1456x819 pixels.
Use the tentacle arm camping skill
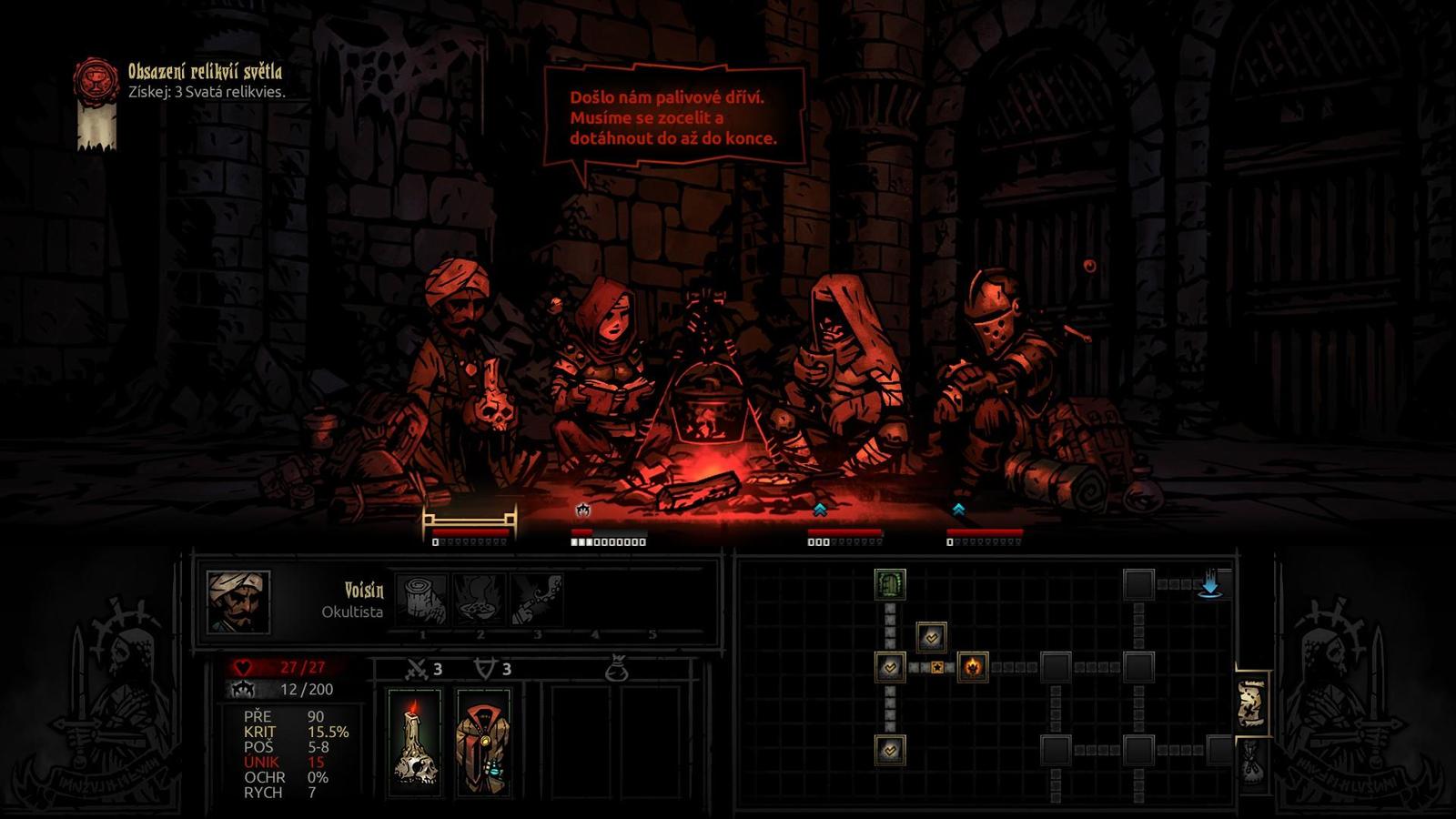(x=537, y=598)
